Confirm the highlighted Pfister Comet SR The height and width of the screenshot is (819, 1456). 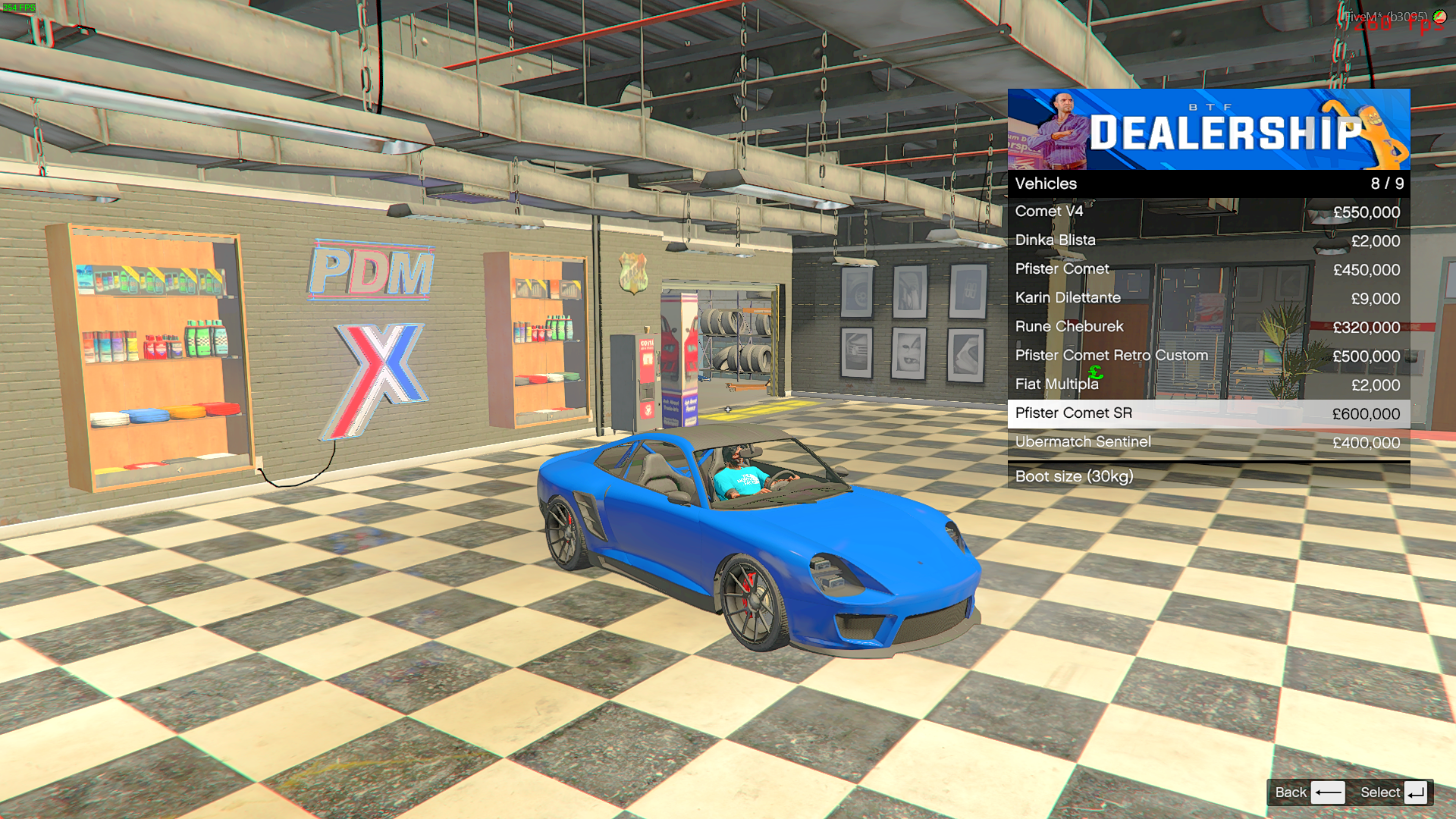click(1208, 413)
